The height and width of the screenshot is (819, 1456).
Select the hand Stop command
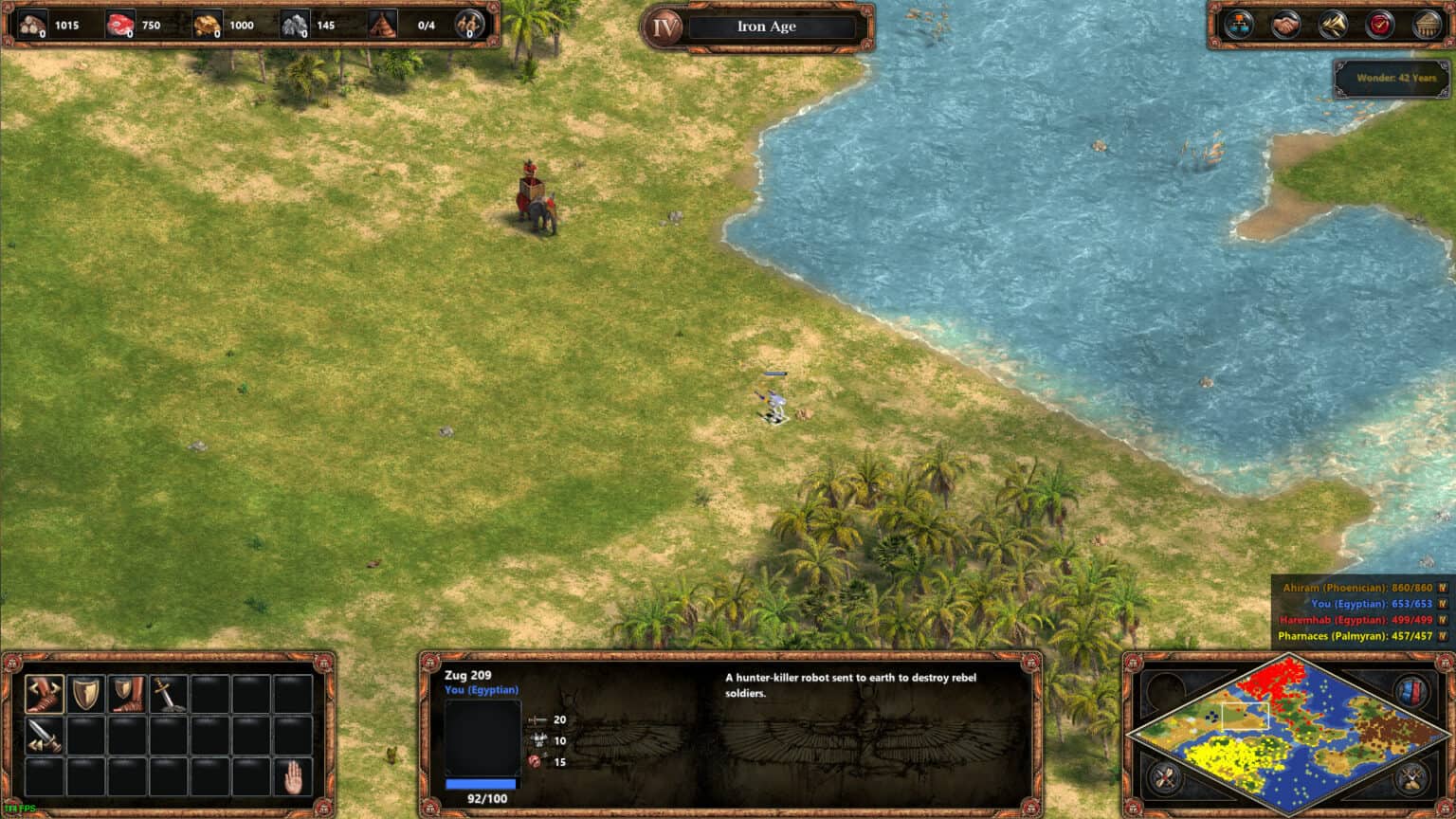292,777
